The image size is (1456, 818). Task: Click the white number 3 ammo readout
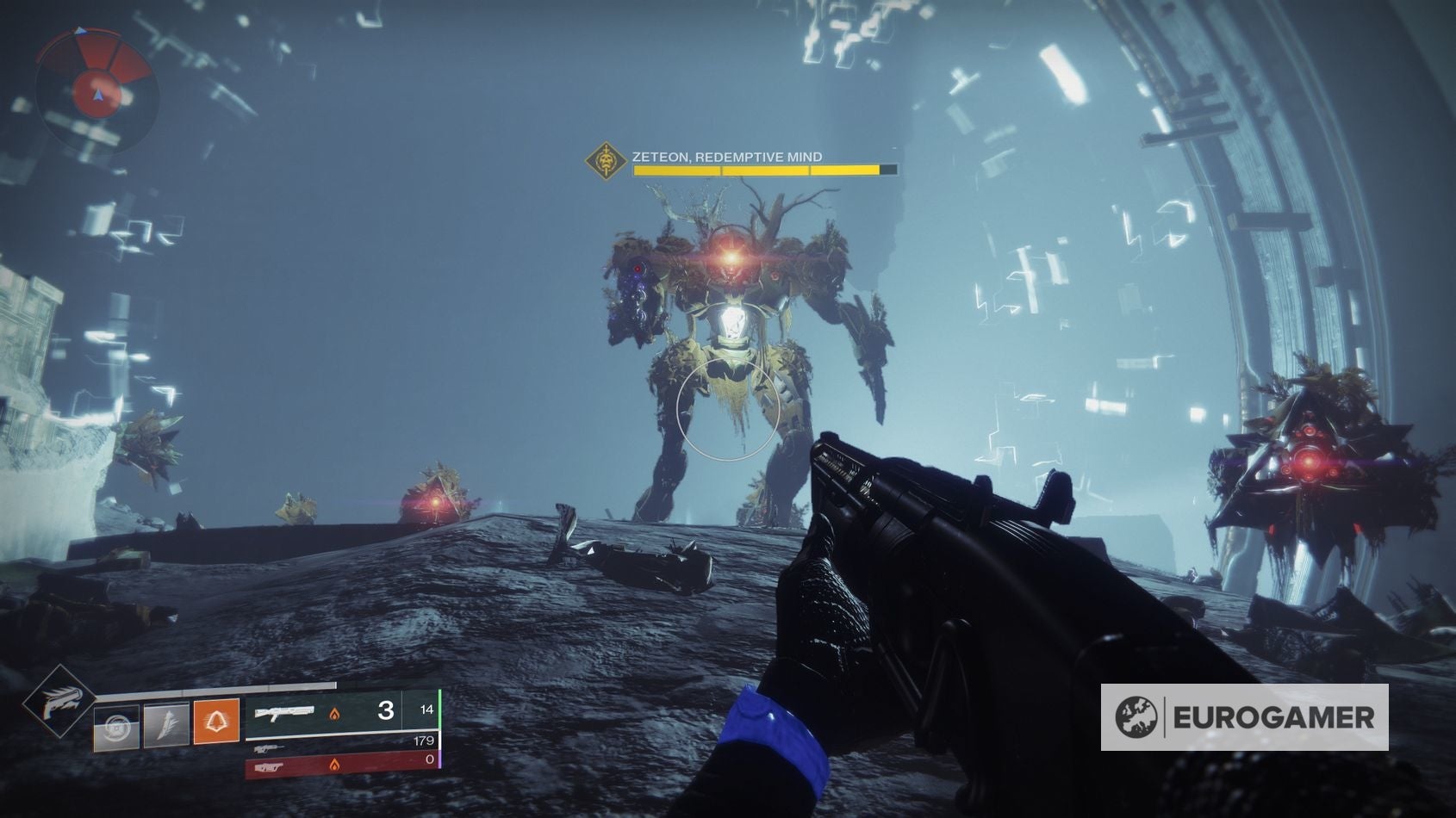pyautogui.click(x=387, y=709)
